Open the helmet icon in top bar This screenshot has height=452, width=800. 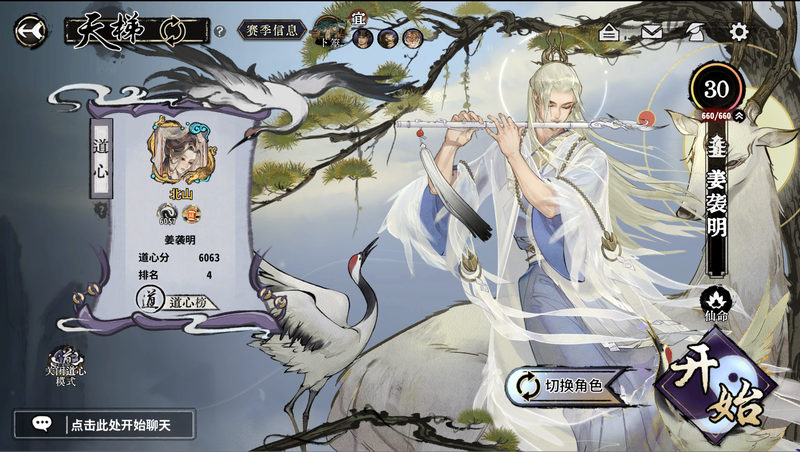696,32
